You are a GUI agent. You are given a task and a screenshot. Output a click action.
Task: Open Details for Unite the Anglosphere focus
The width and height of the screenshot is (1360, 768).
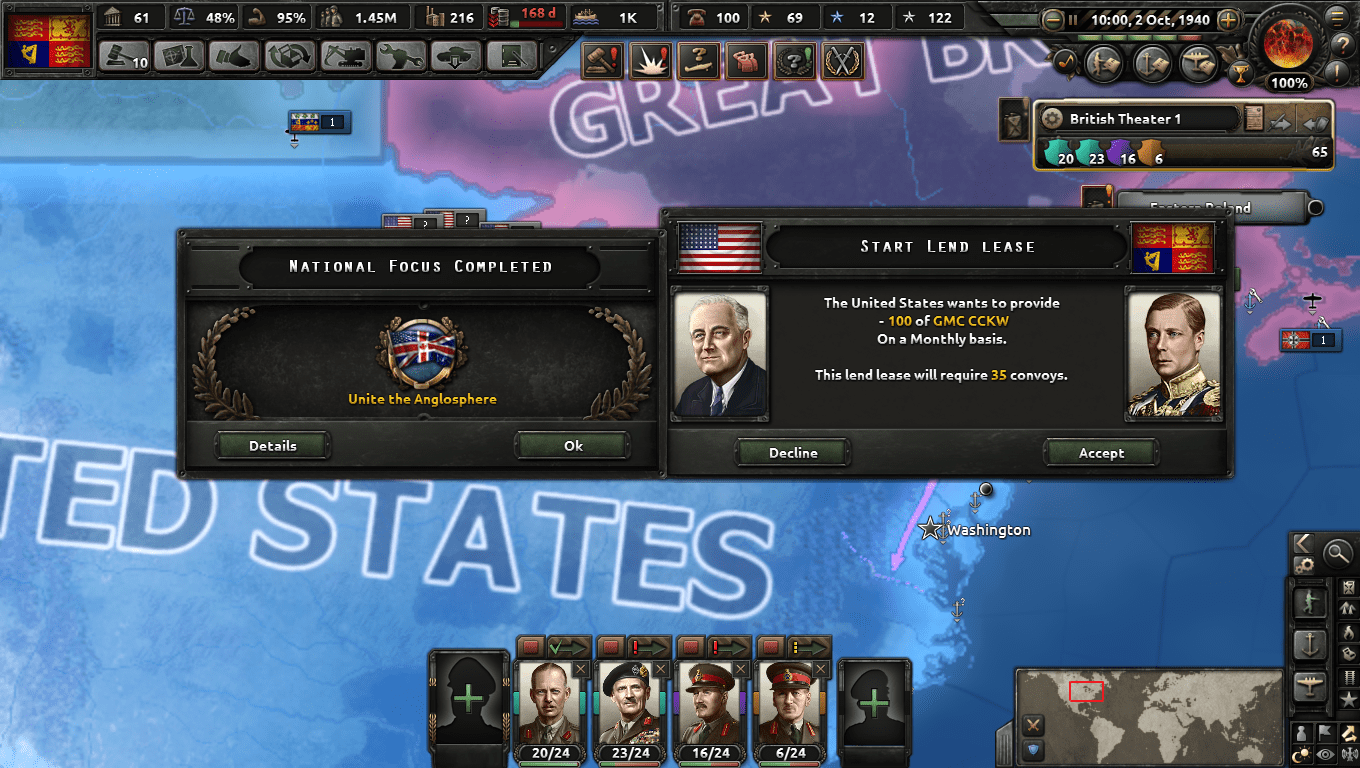point(272,445)
